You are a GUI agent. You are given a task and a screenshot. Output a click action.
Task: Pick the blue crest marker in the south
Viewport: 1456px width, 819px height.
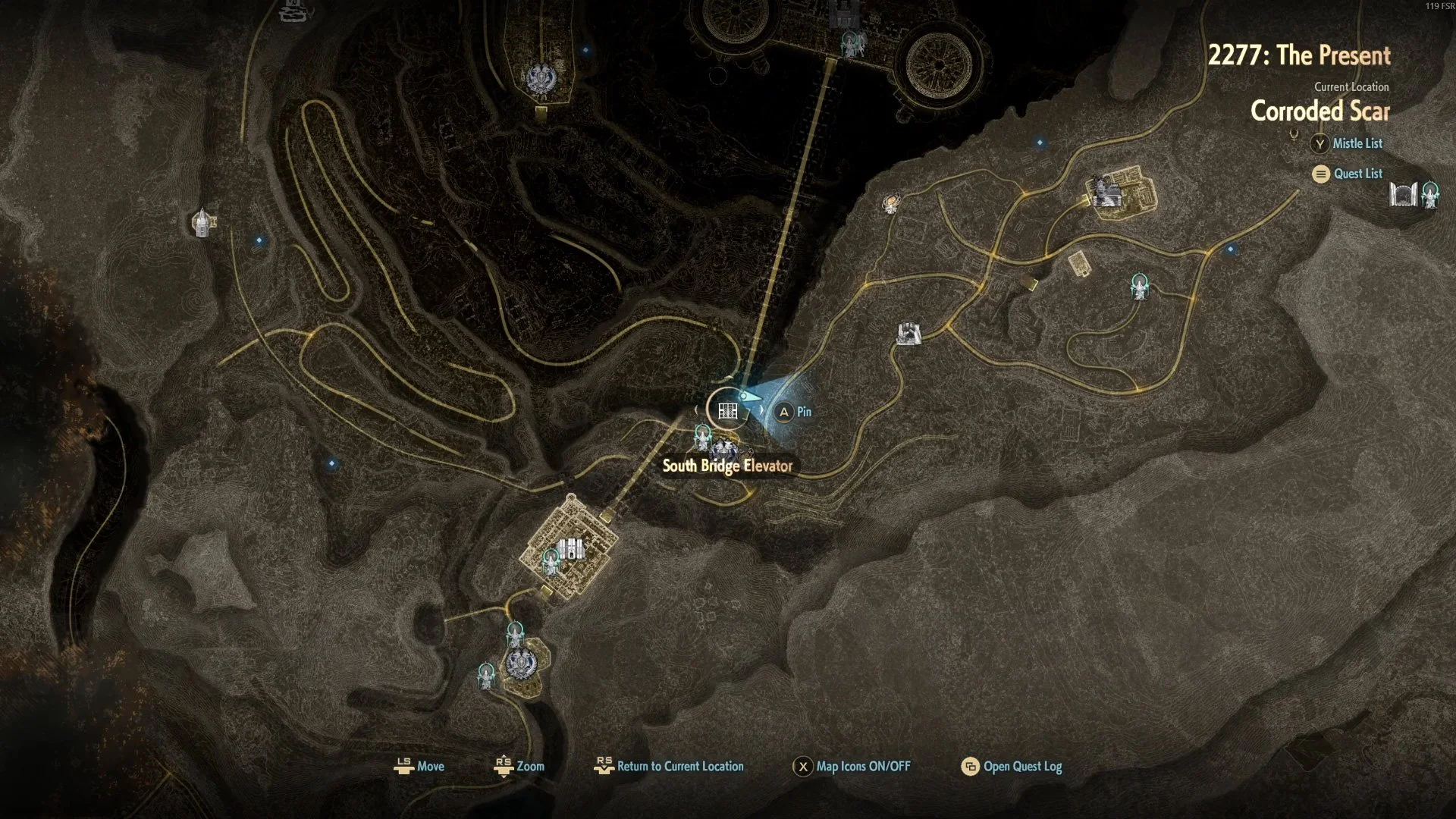pyautogui.click(x=519, y=664)
